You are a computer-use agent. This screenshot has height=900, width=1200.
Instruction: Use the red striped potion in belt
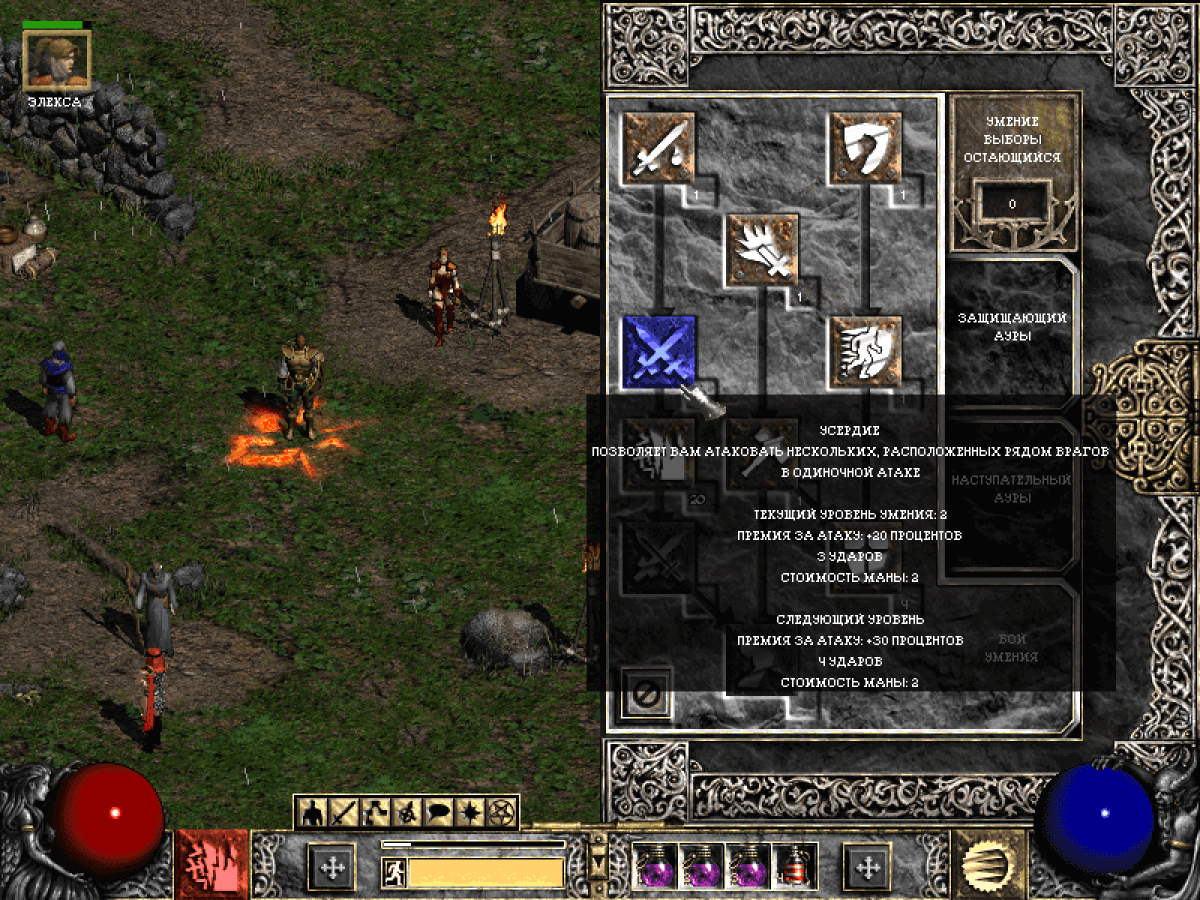(797, 866)
